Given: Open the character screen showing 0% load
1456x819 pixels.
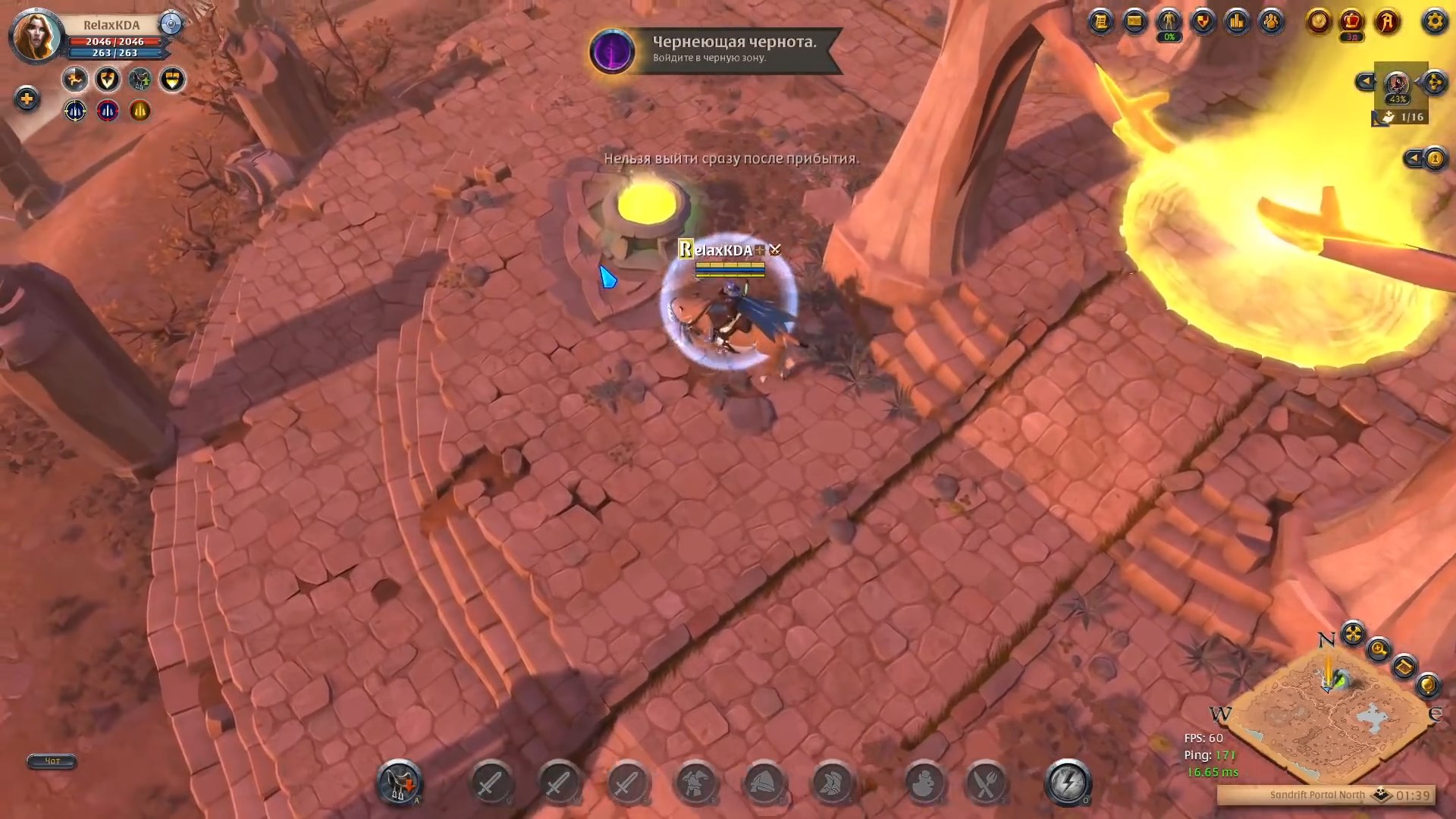Looking at the screenshot, I should [1168, 22].
